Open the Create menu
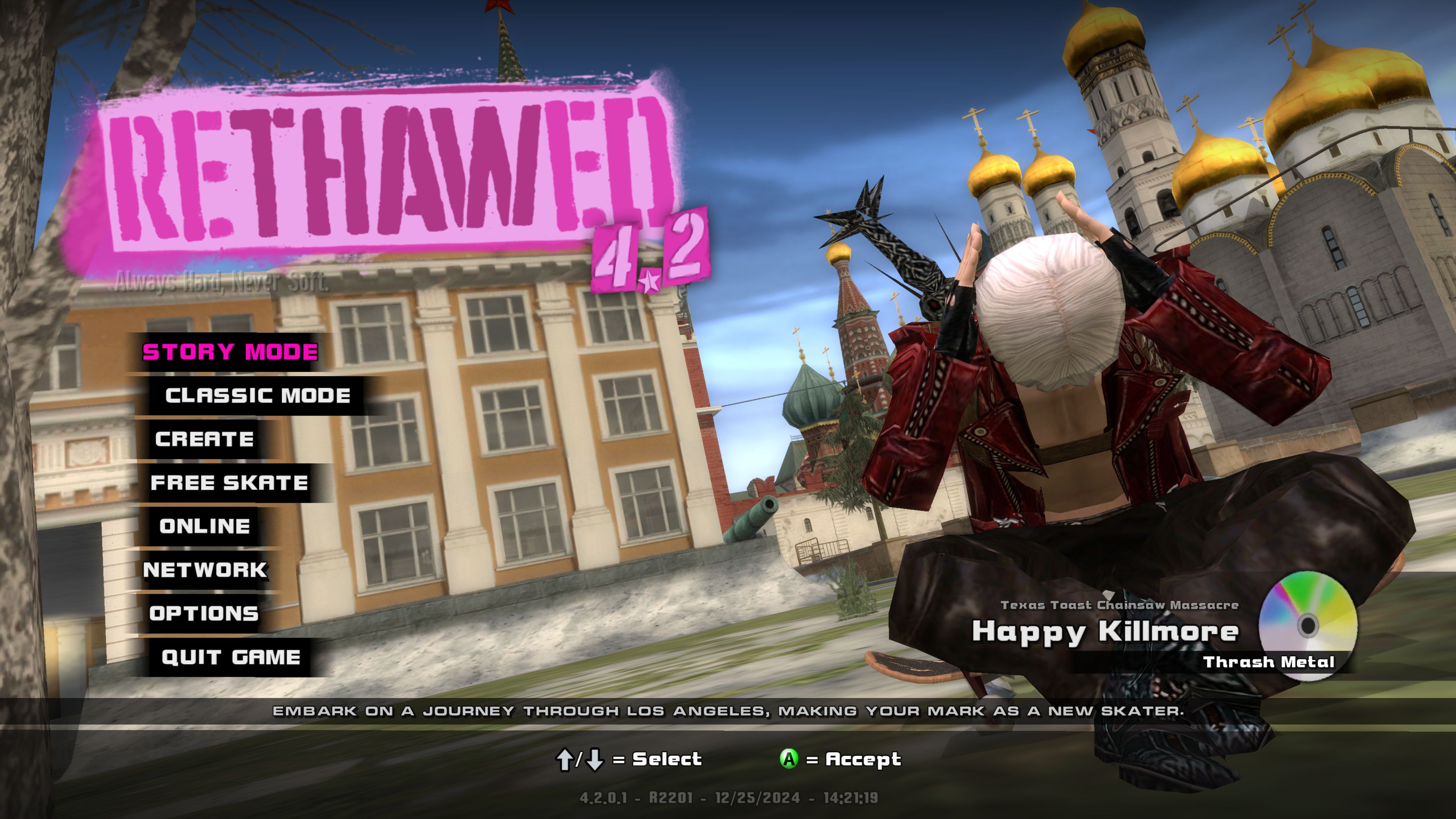This screenshot has height=819, width=1456. (x=205, y=439)
